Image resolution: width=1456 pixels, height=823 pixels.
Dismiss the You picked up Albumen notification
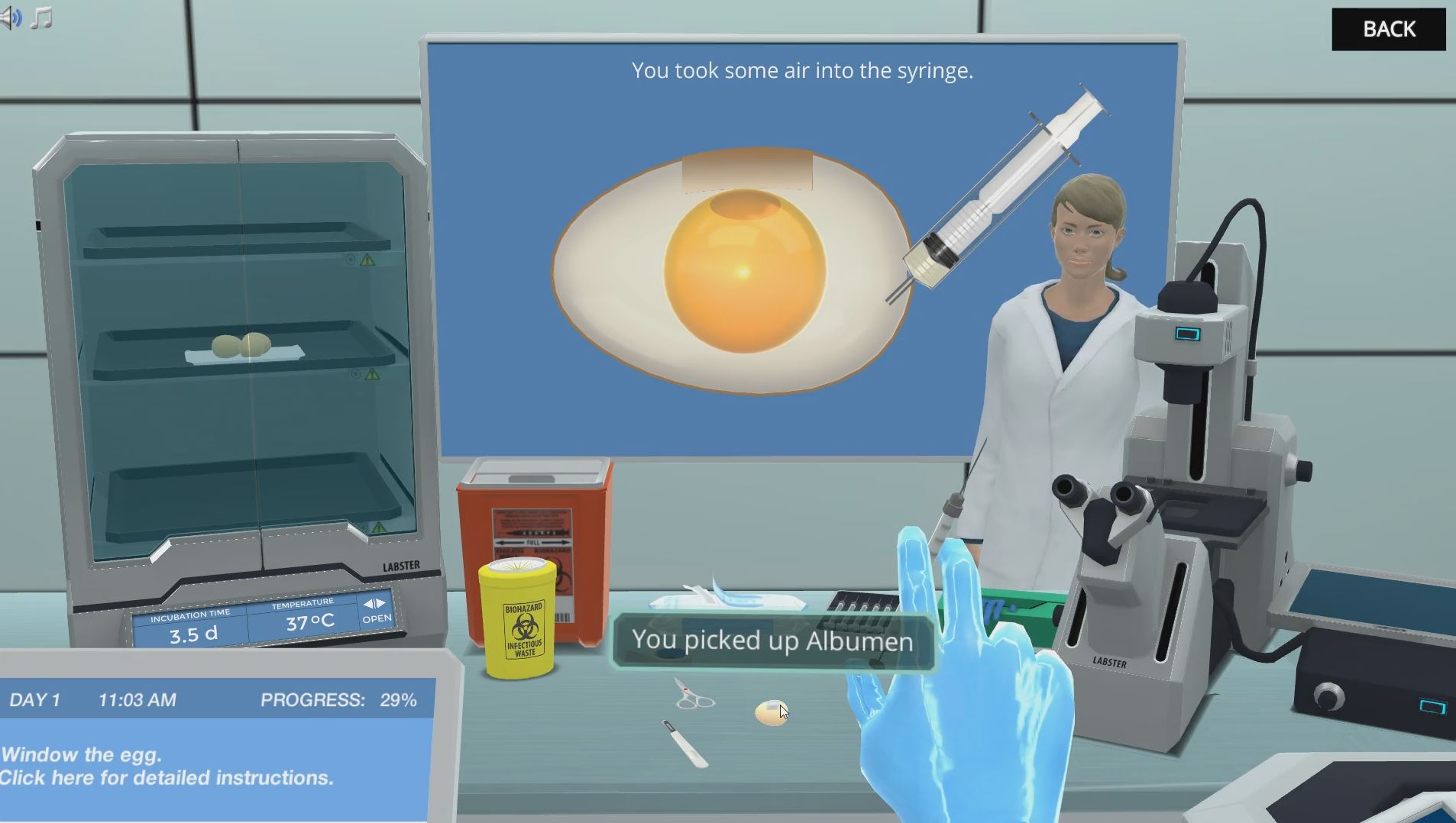coord(772,641)
